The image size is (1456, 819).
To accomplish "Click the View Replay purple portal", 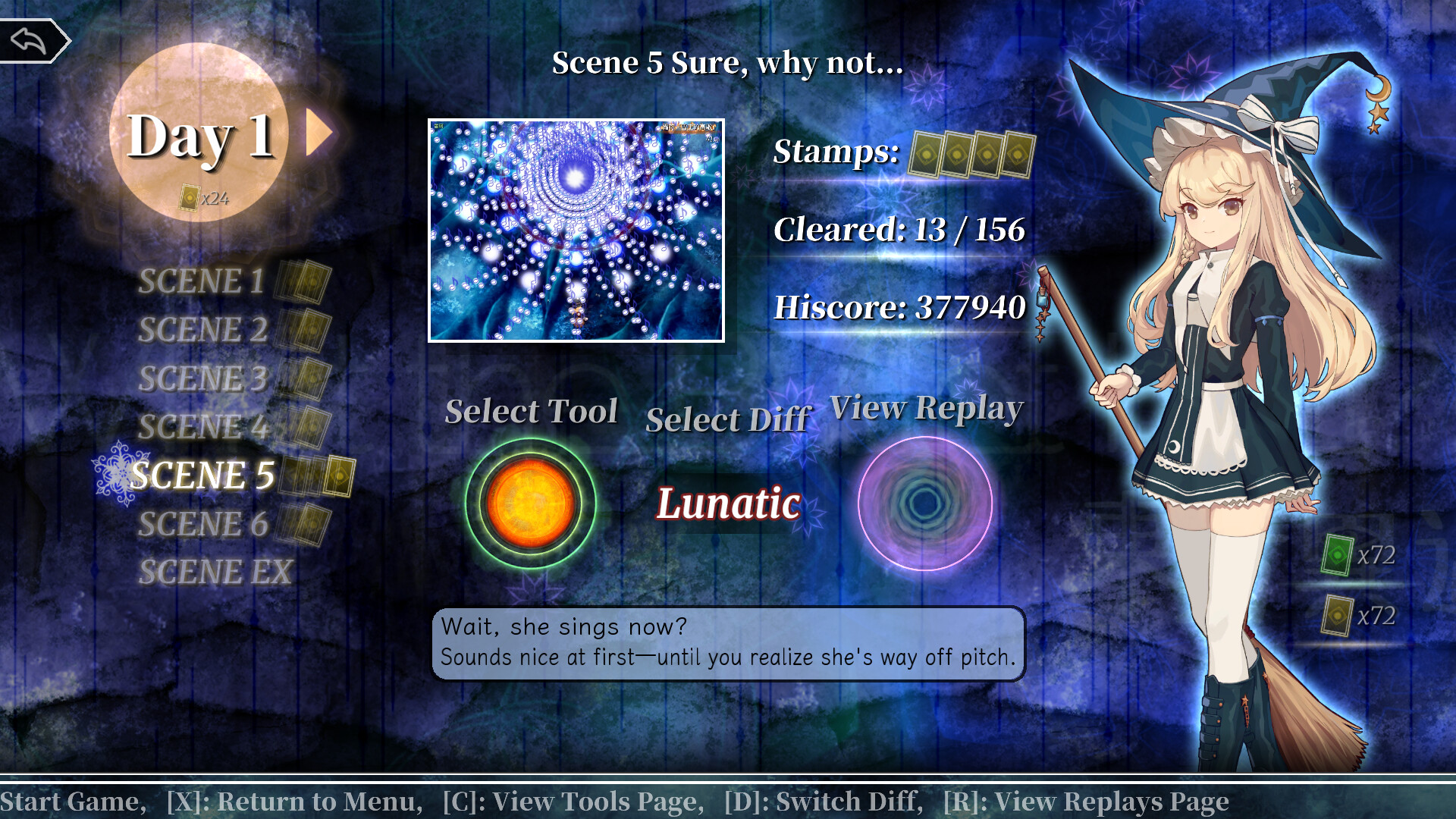I will [x=927, y=504].
